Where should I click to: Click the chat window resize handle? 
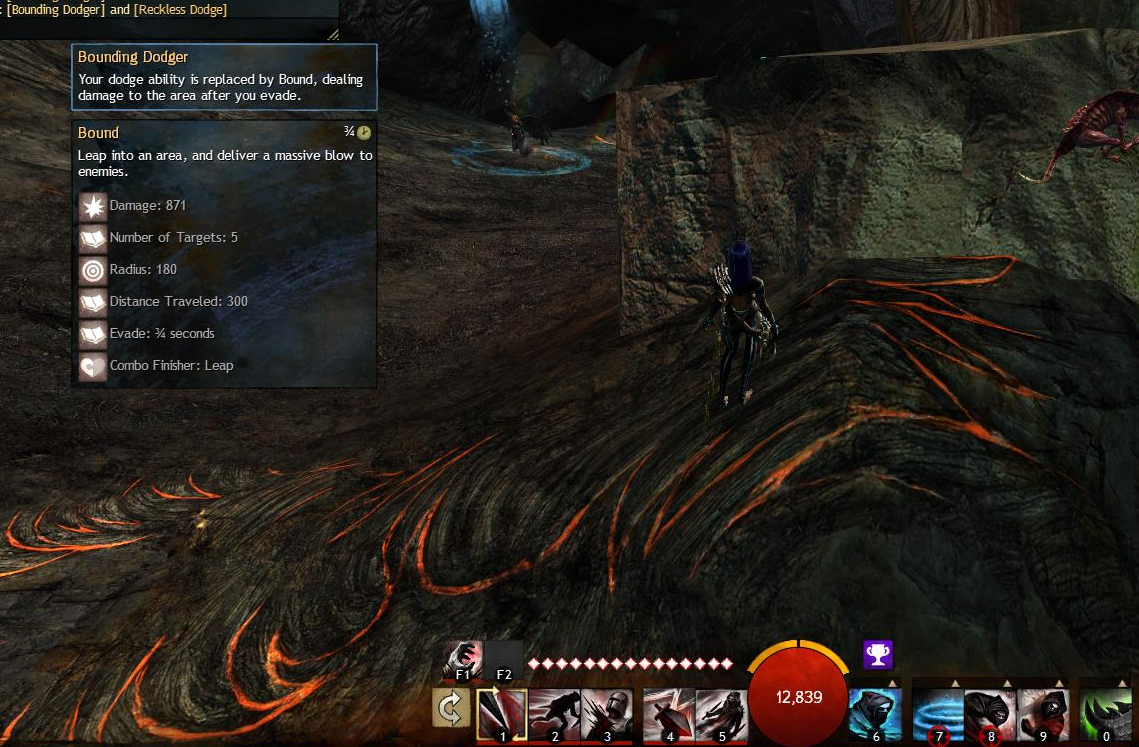[x=333, y=34]
